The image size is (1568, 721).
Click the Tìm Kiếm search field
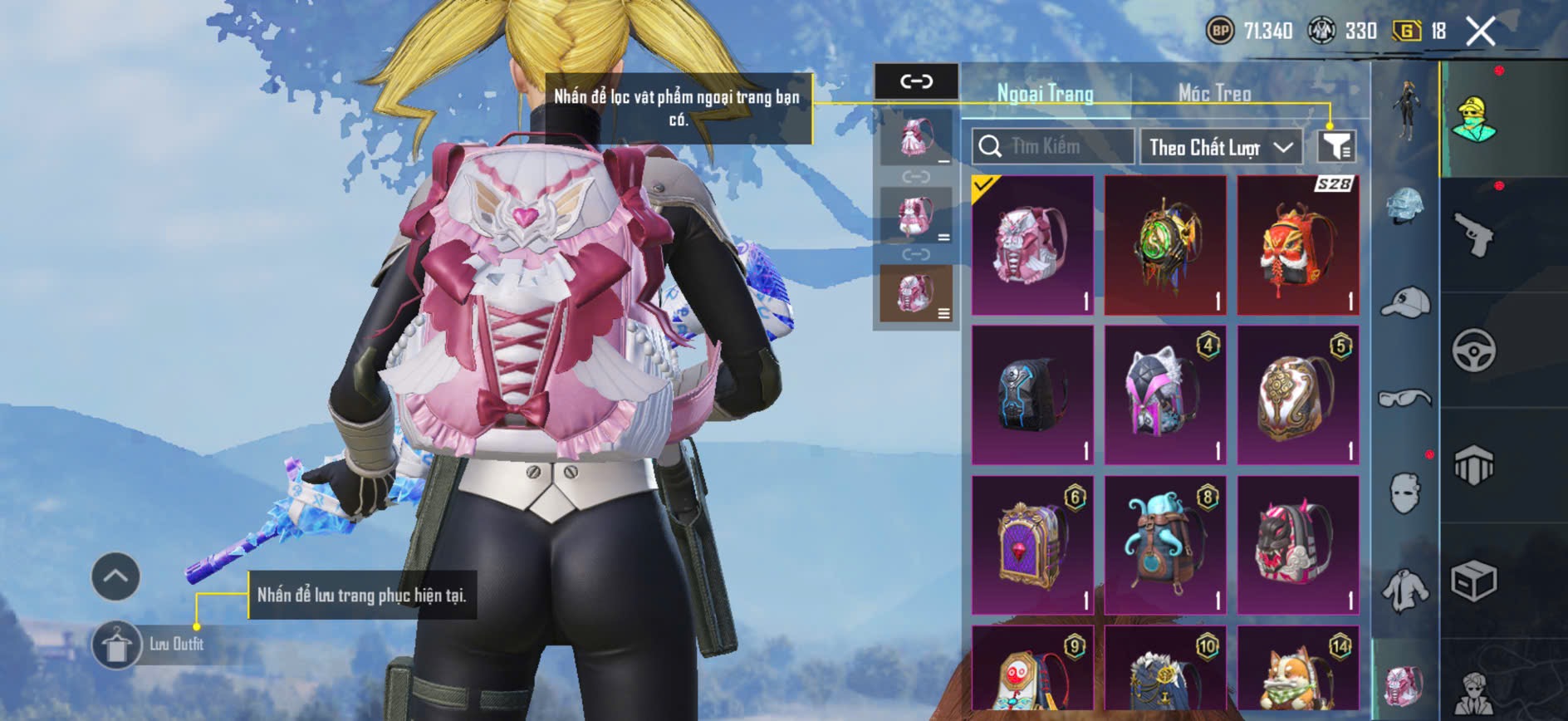coord(1053,147)
